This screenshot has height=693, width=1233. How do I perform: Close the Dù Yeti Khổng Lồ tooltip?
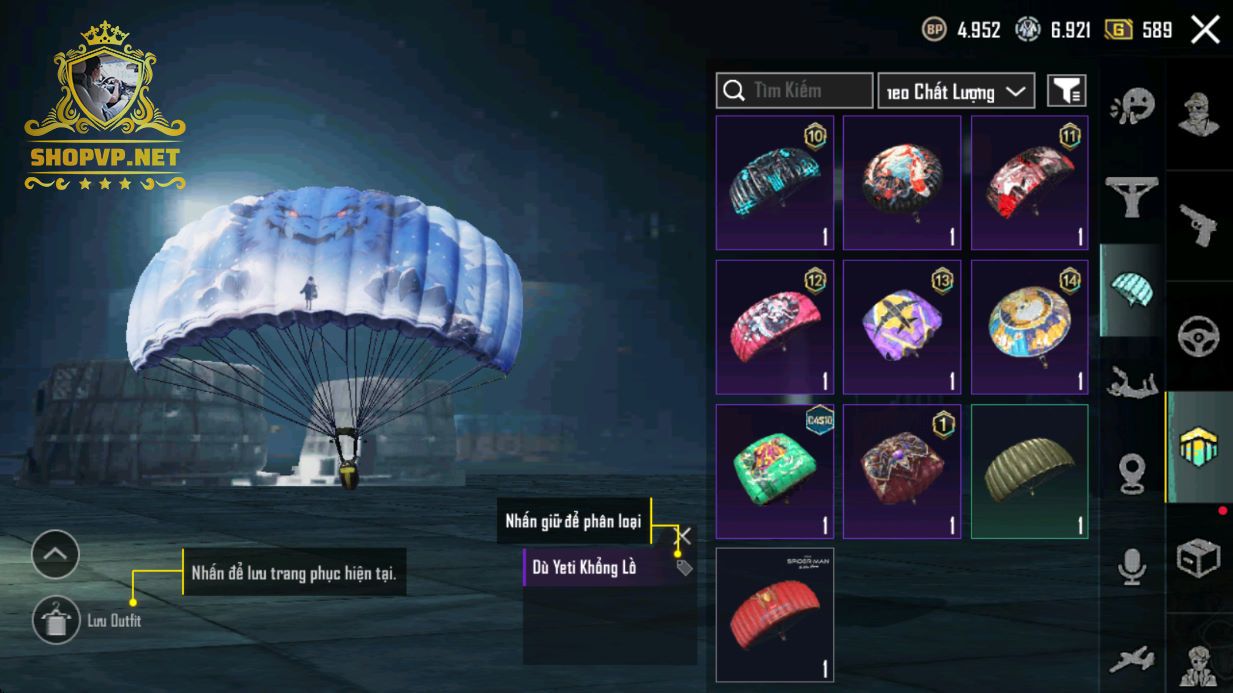pos(684,536)
